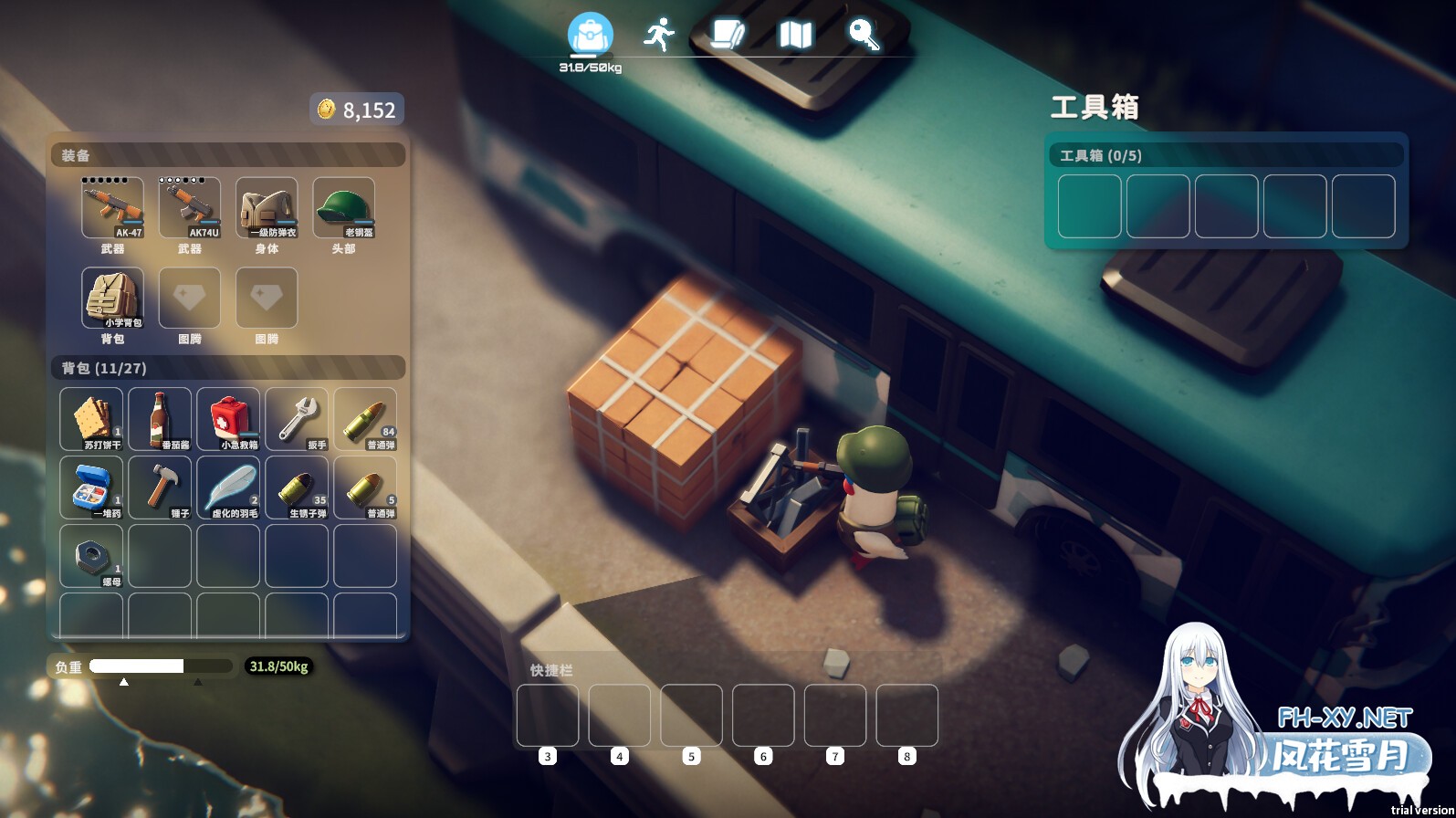Click the 扳手 wrench item in backpack
The width and height of the screenshot is (1456, 818).
[297, 415]
